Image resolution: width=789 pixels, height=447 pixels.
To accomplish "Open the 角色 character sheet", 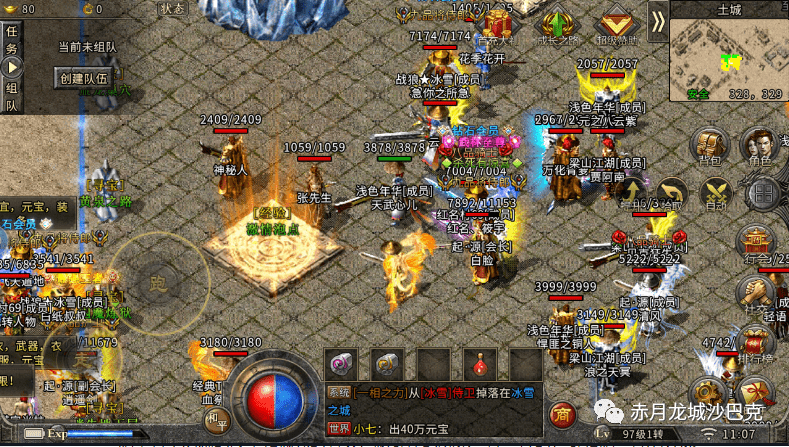I will coord(760,147).
